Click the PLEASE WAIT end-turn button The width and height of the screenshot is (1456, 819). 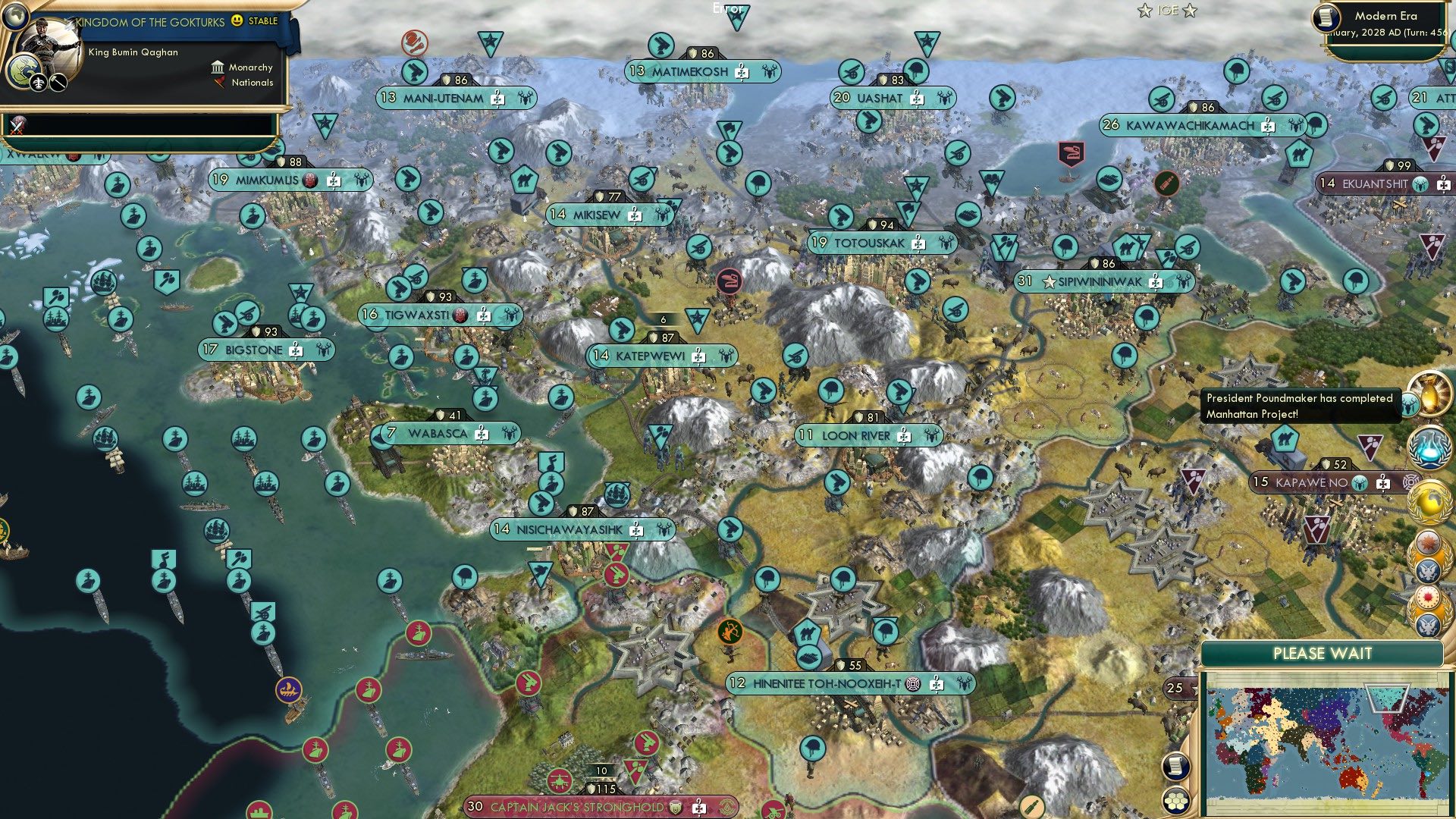coord(1322,654)
